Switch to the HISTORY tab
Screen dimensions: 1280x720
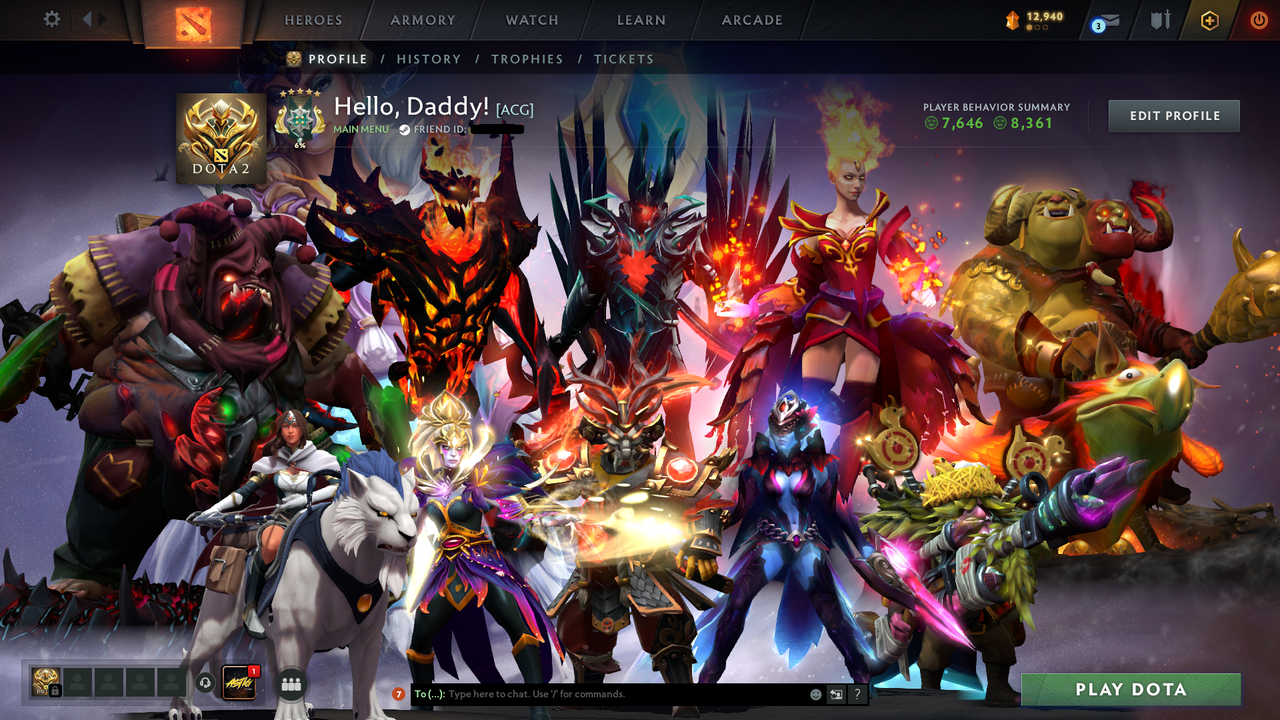click(429, 59)
